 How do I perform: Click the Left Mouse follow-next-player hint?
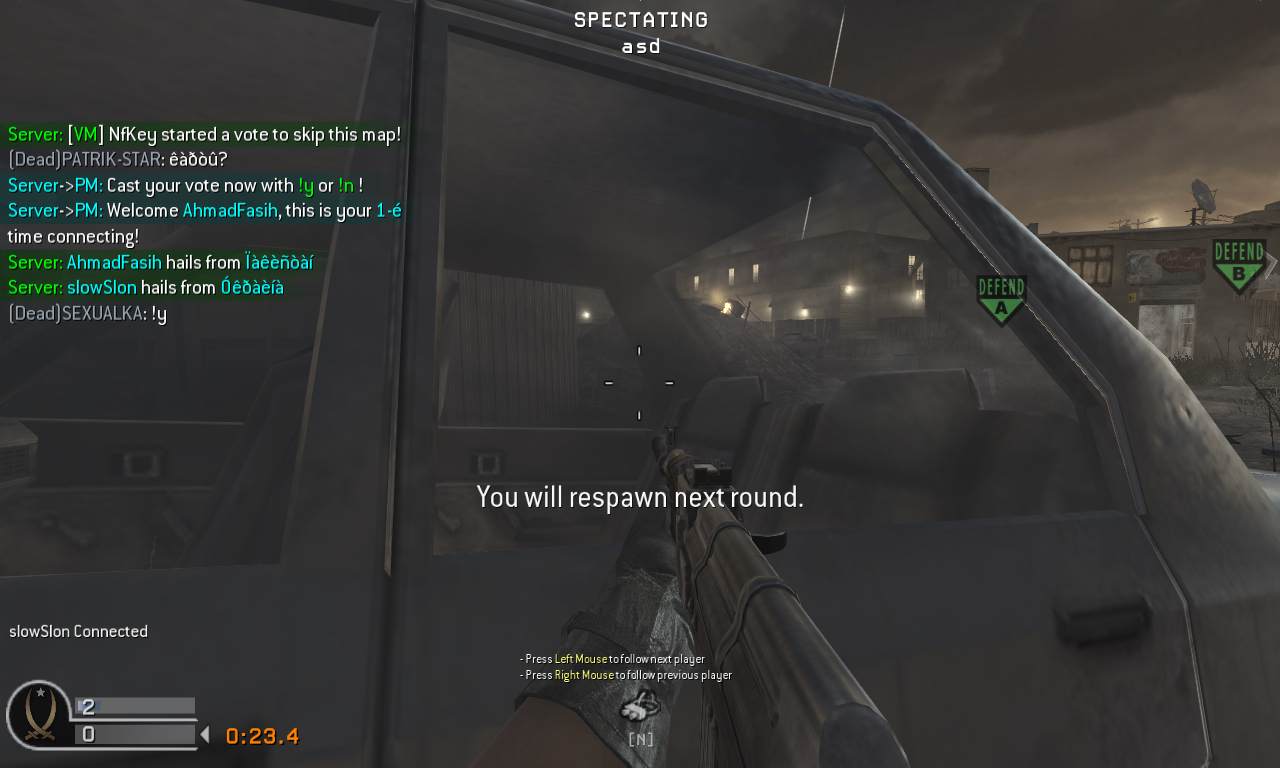610,659
